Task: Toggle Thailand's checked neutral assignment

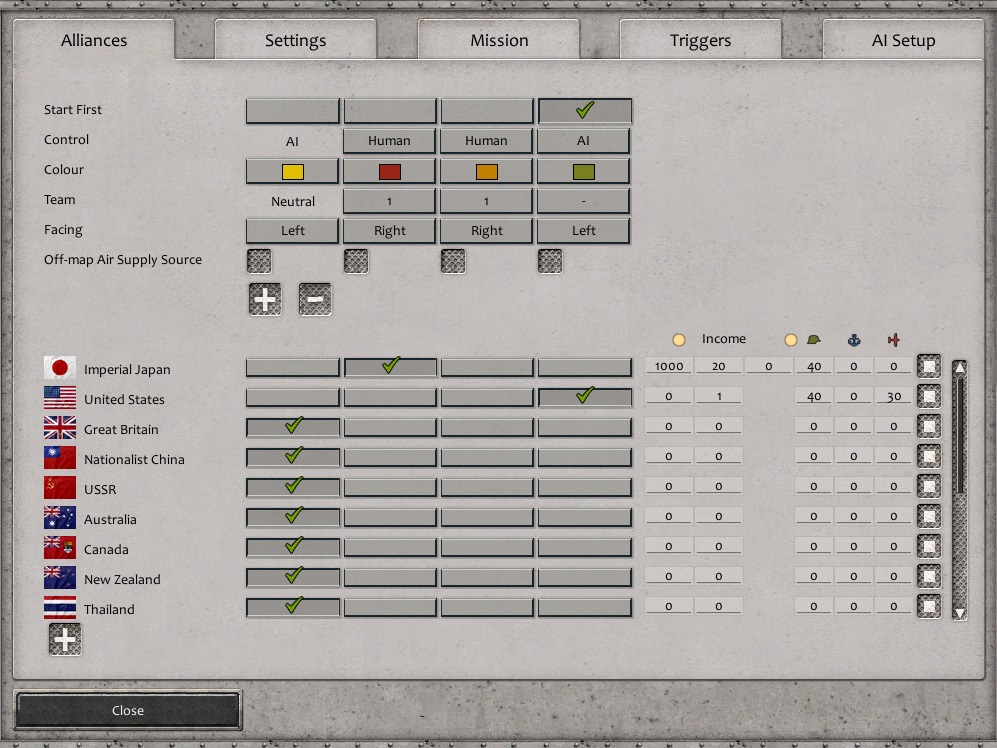Action: 293,607
